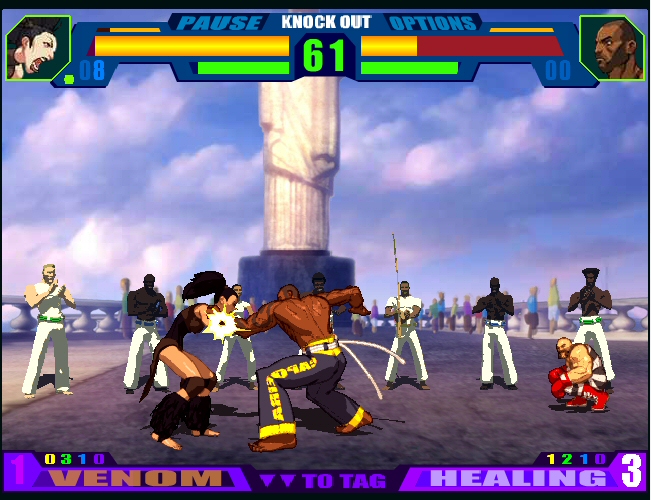Select the right fighter's portrait
651x500 pixels.
tap(612, 48)
